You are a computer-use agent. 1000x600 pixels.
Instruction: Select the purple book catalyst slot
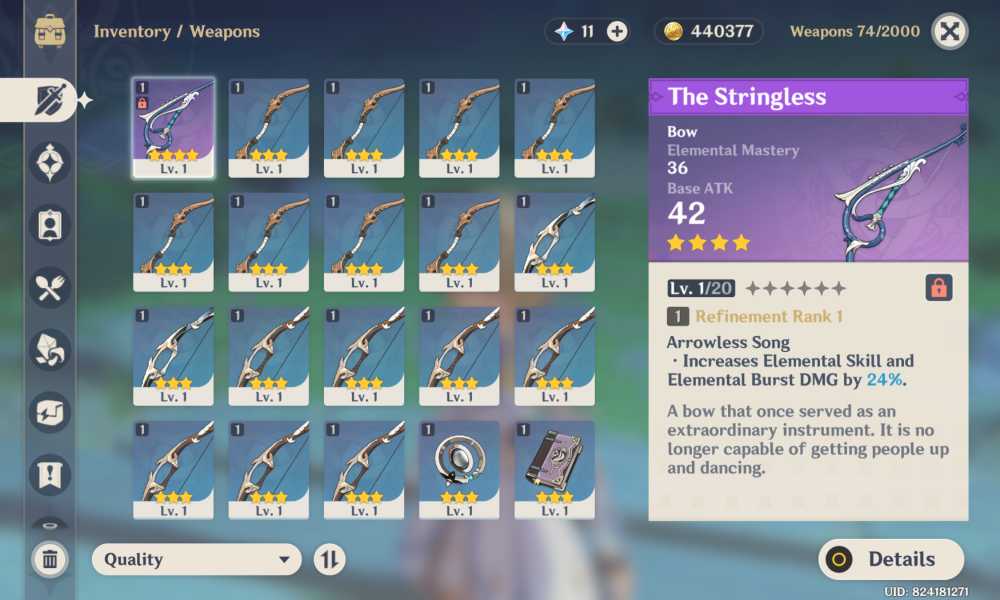click(x=555, y=469)
